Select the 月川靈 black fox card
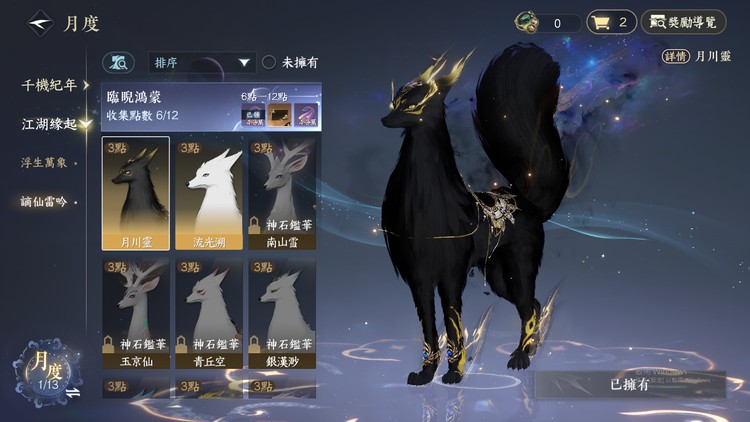The image size is (750, 422). tap(135, 194)
